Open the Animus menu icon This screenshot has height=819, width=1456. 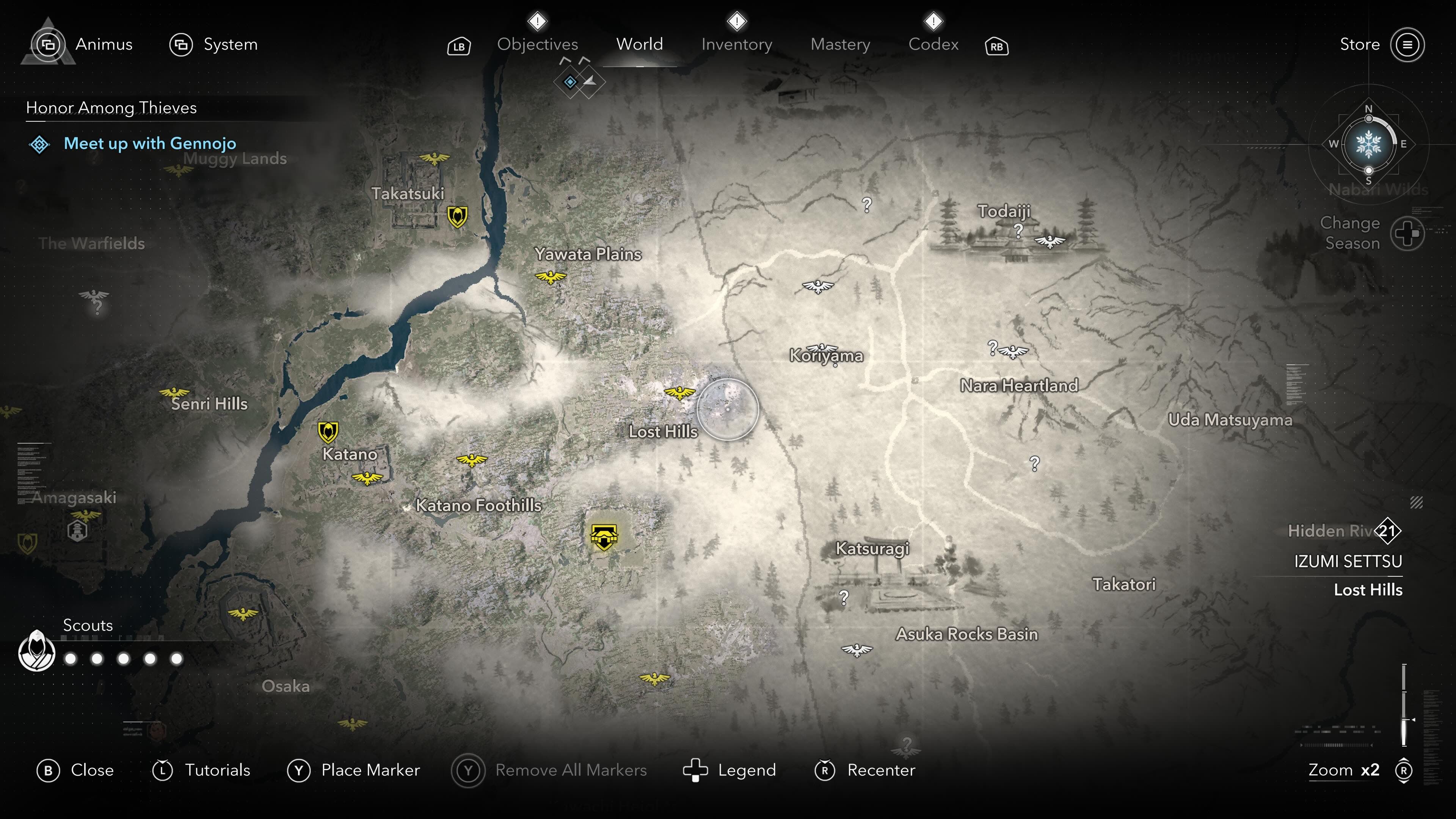click(50, 44)
